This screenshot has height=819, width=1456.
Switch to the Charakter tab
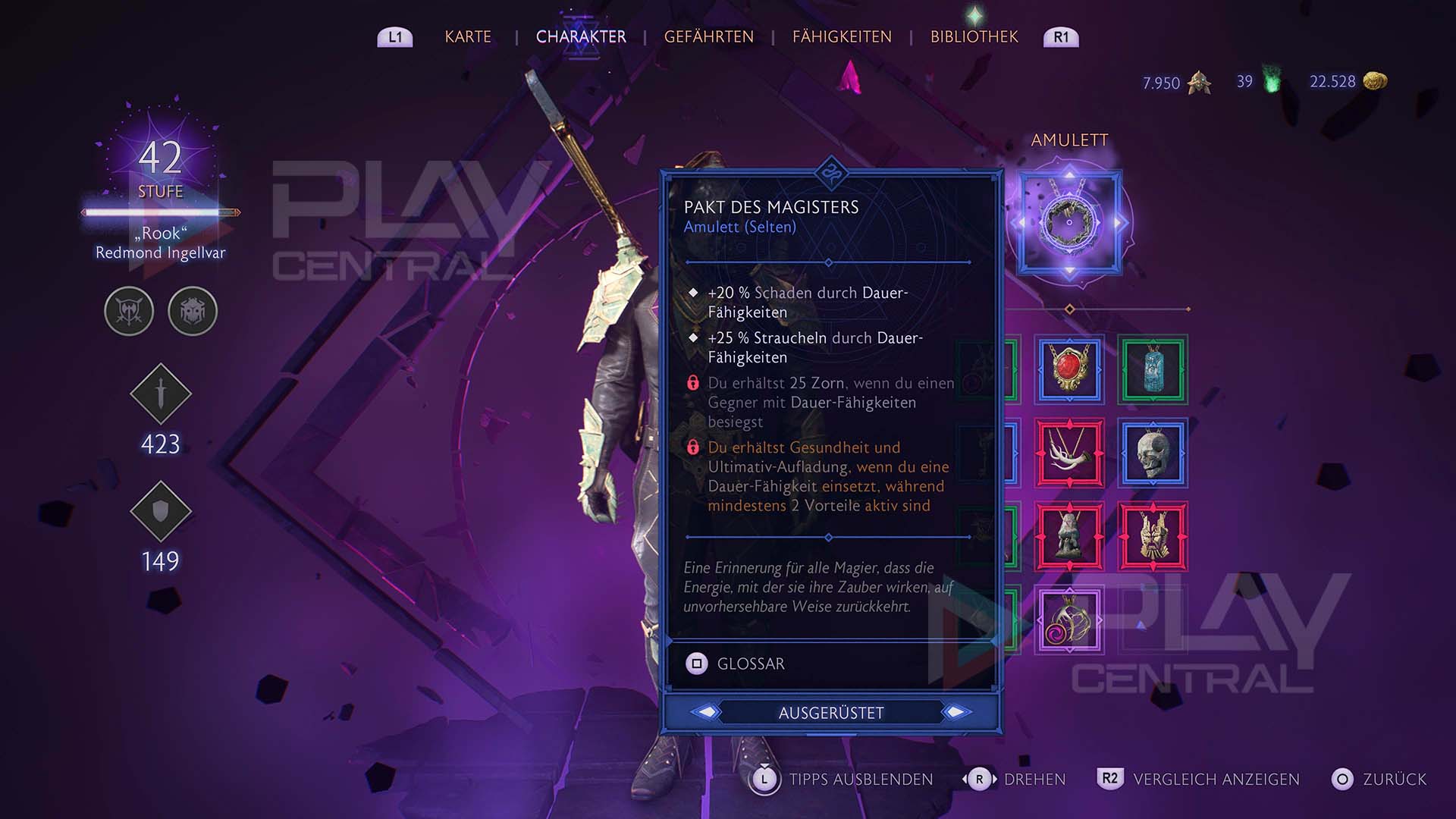click(x=581, y=37)
